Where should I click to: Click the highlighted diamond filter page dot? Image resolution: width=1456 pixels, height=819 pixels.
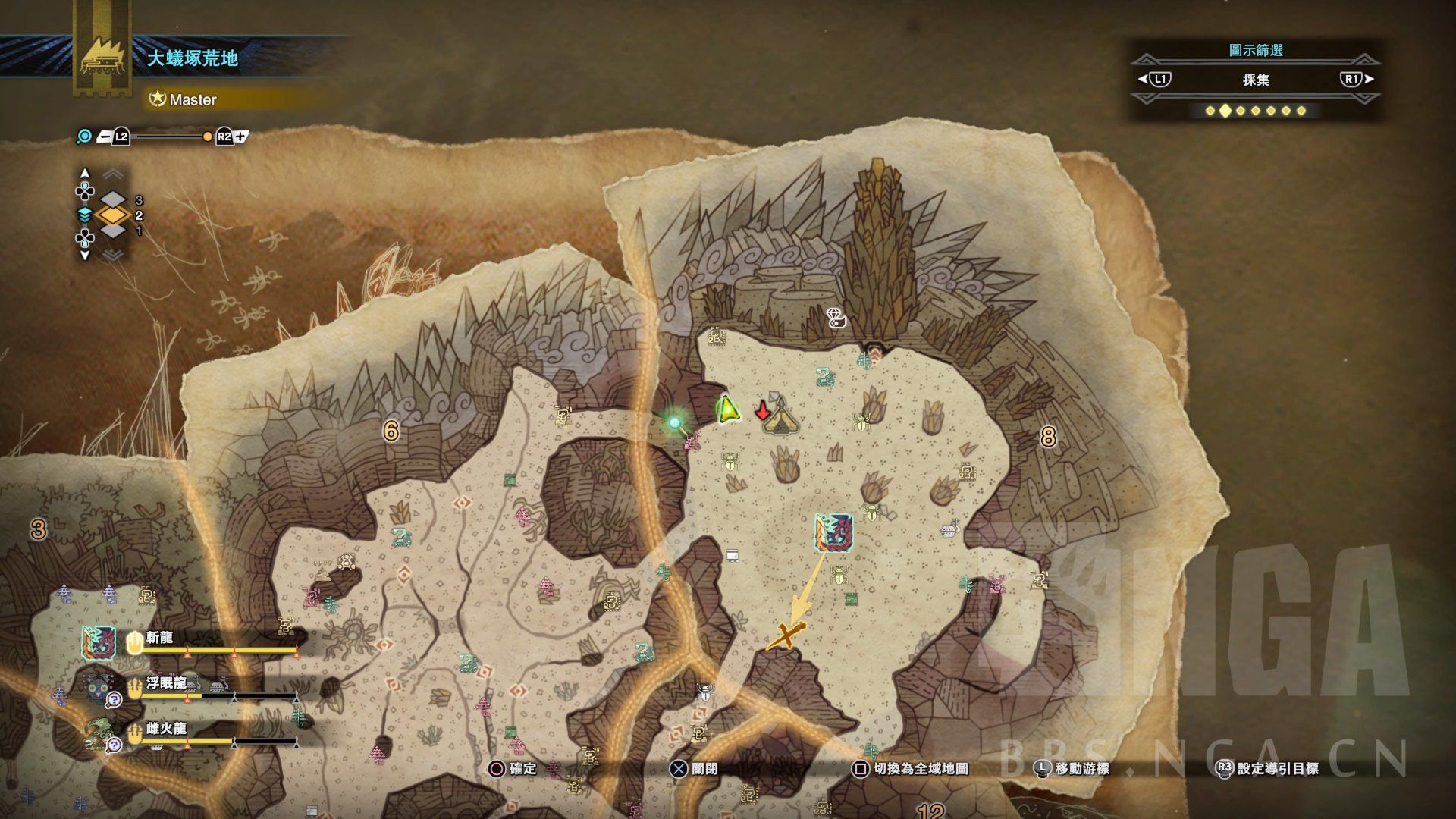[1225, 111]
